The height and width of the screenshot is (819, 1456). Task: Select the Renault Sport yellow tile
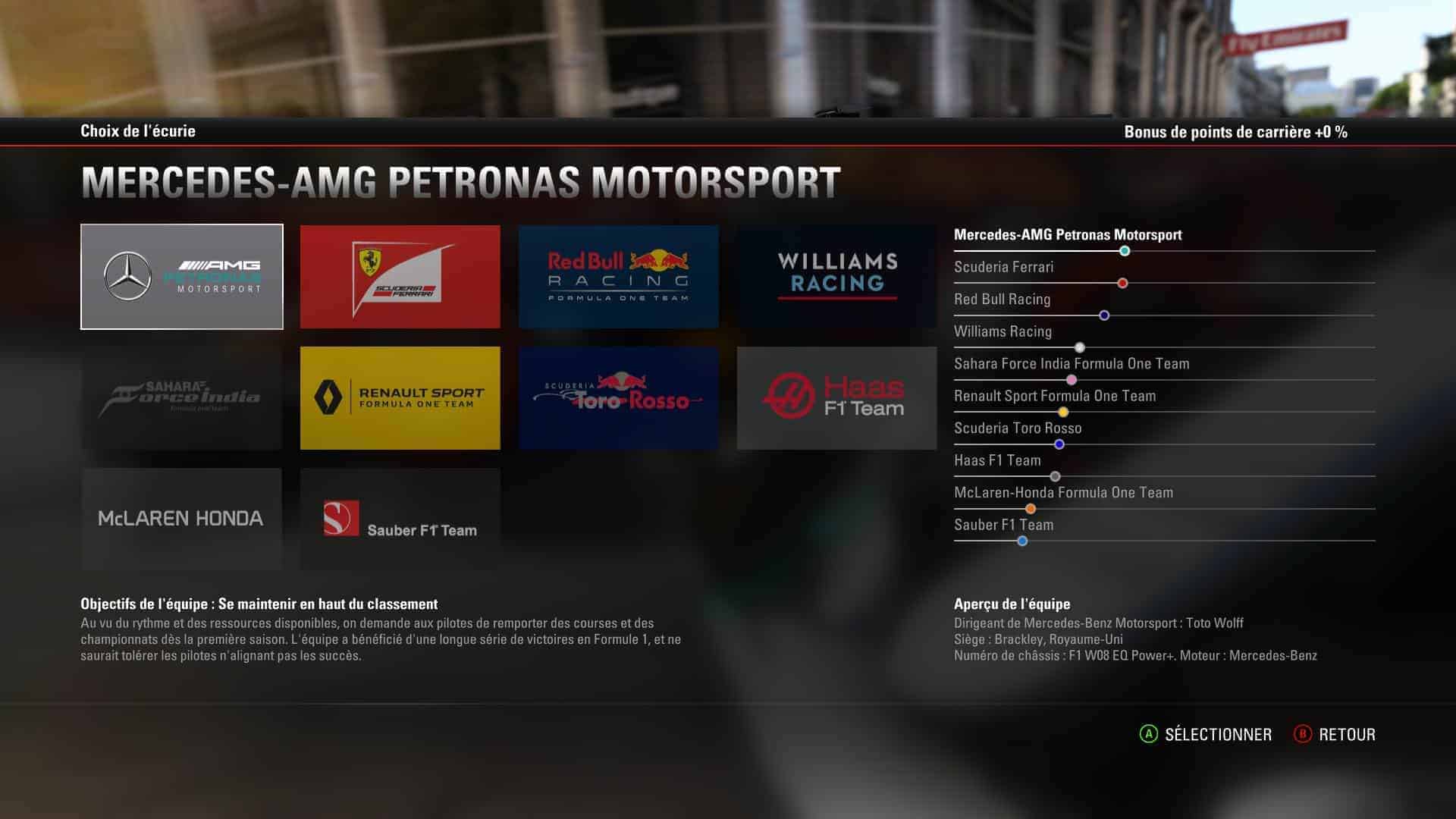(400, 398)
